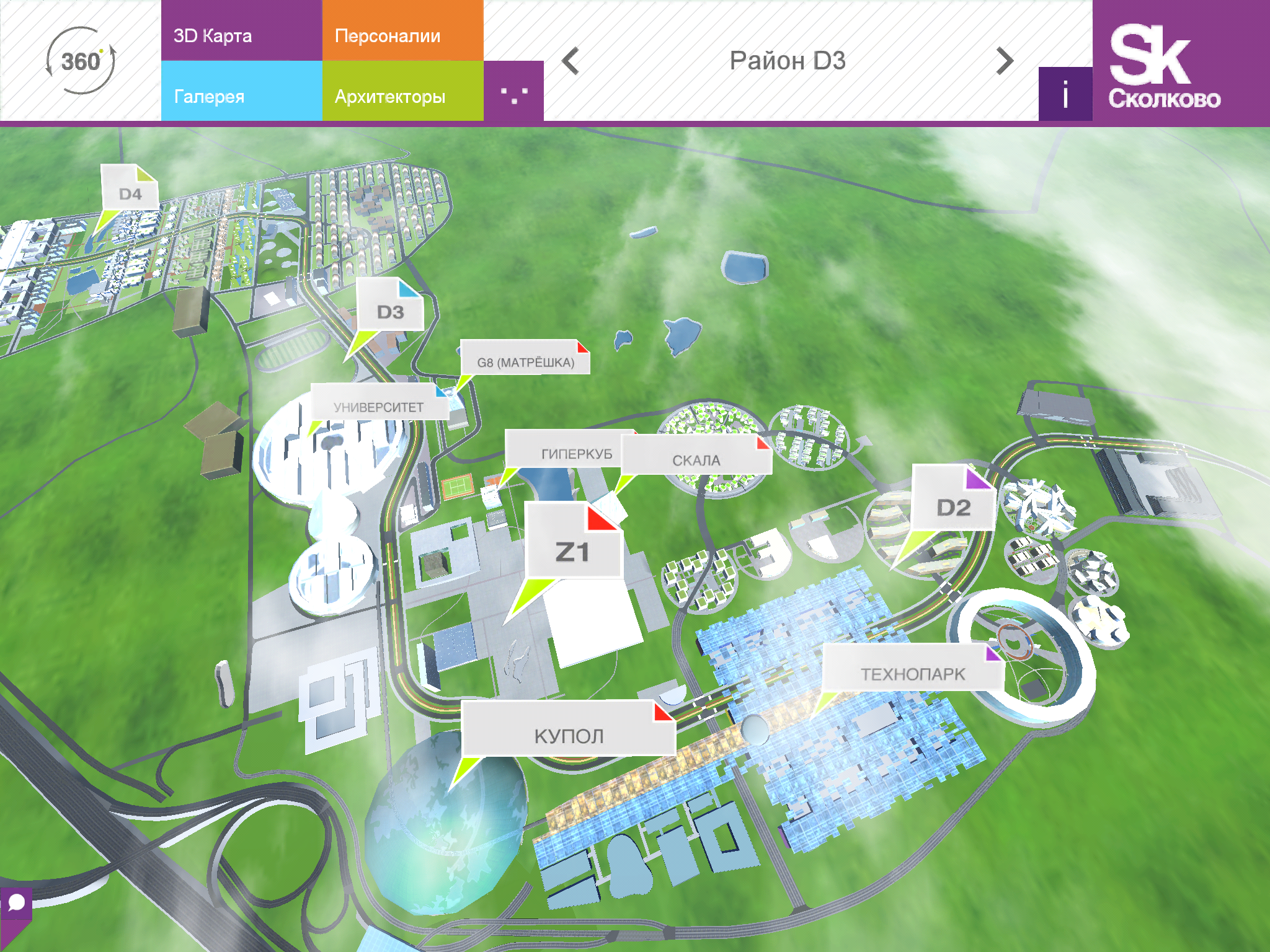The image size is (1270, 952).
Task: Activate the 360 view button
Action: [81, 61]
